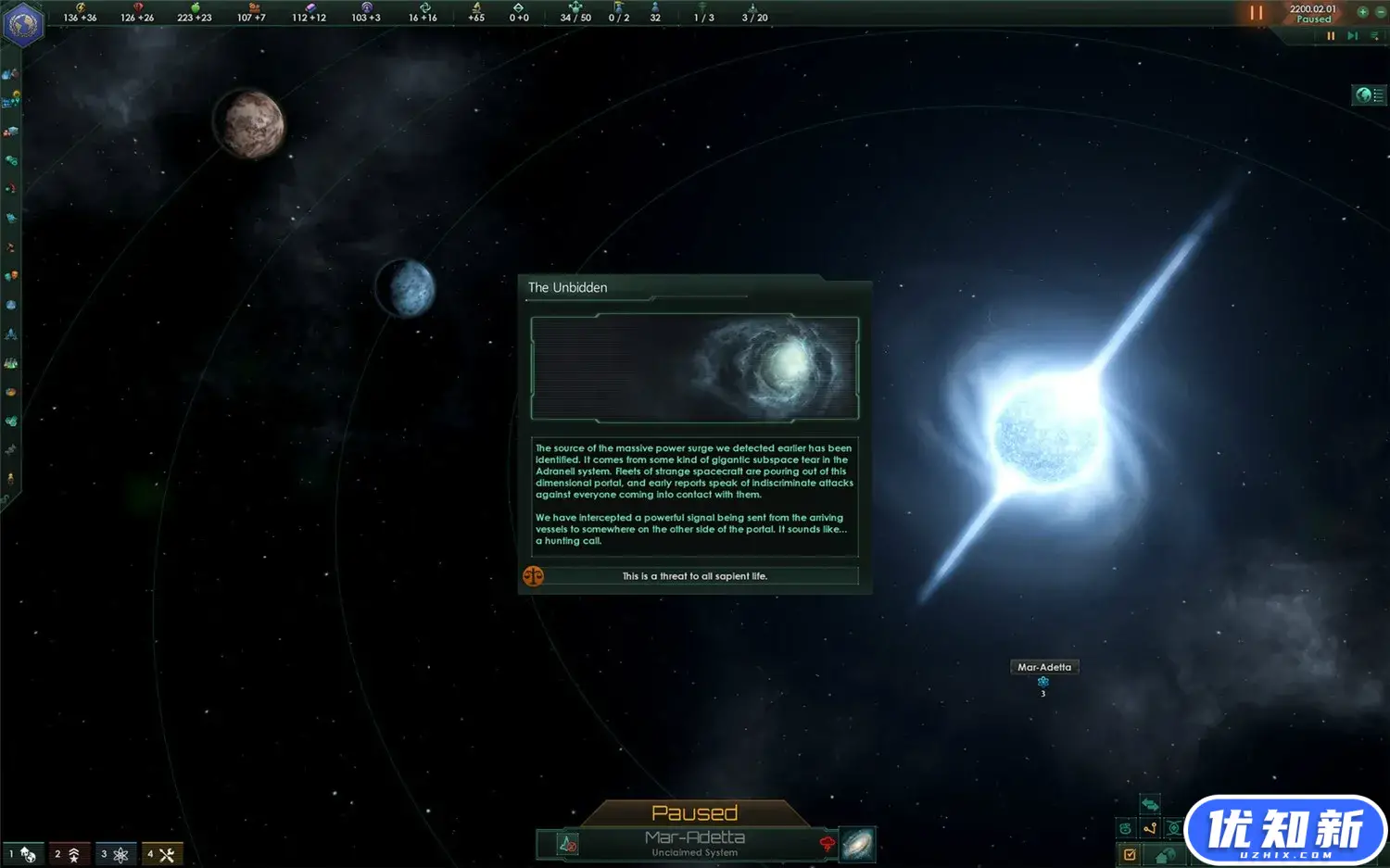This screenshot has width=1390, height=868.
Task: Select fleet group 1 tab
Action: pos(22,854)
